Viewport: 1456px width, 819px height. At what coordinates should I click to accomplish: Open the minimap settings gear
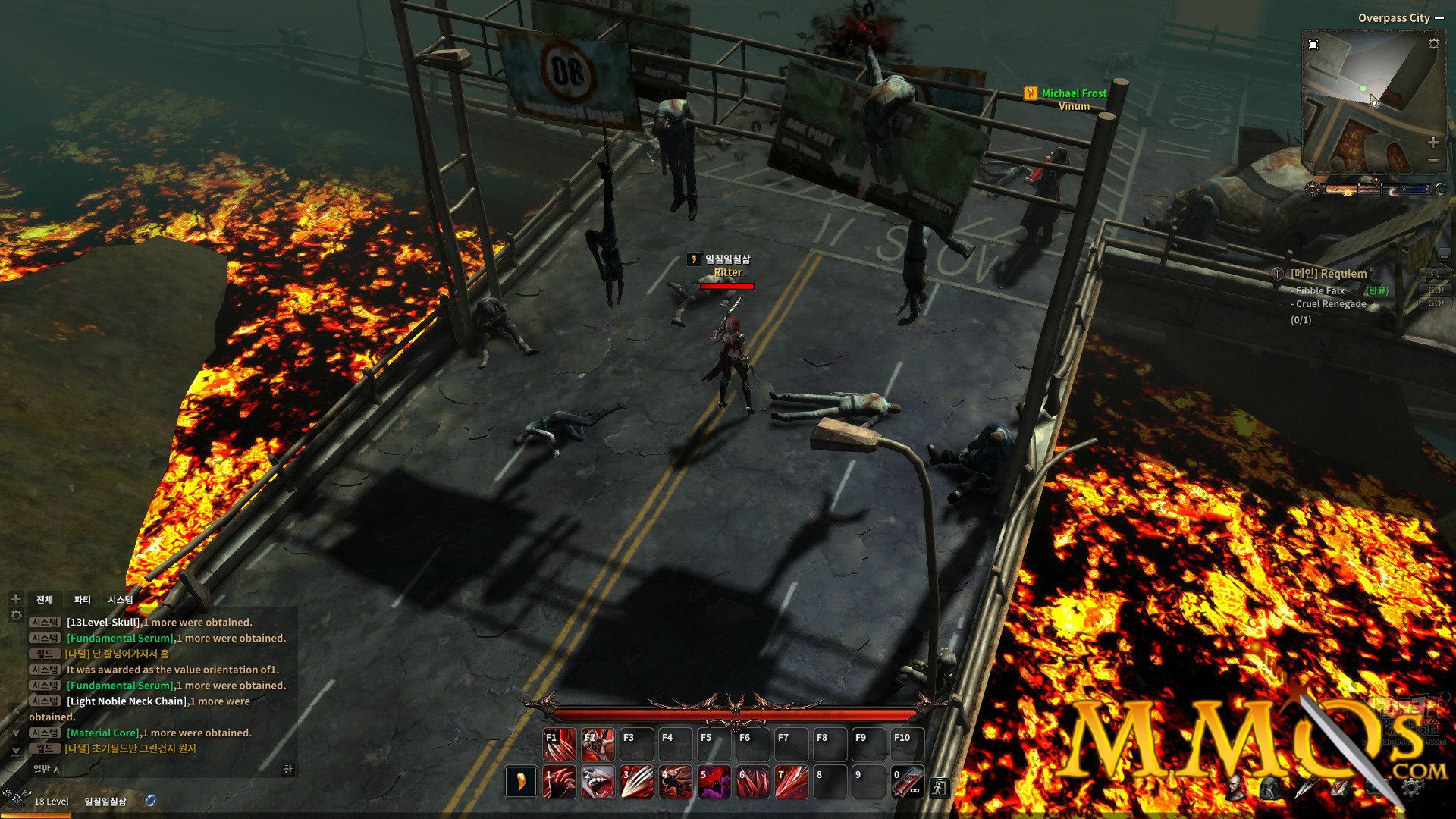[1433, 43]
